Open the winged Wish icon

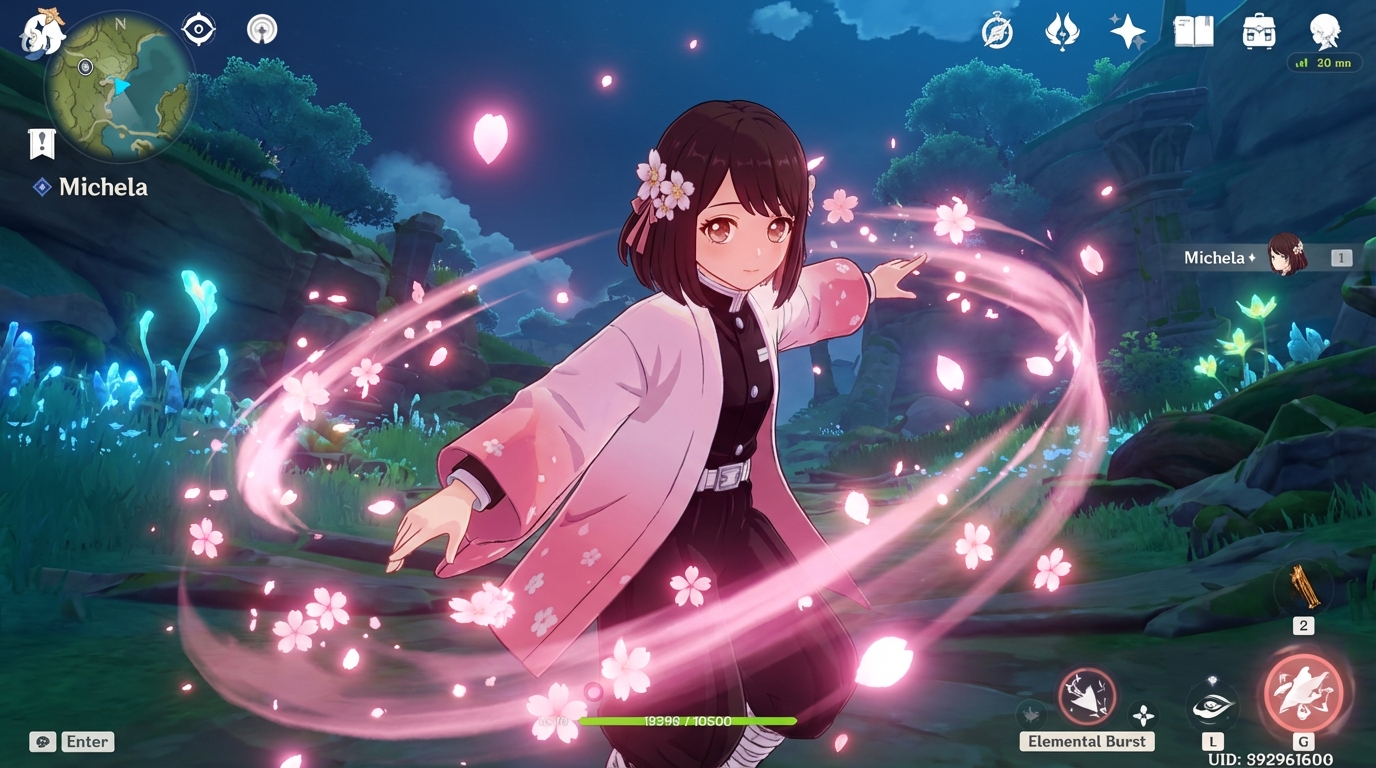(1061, 32)
